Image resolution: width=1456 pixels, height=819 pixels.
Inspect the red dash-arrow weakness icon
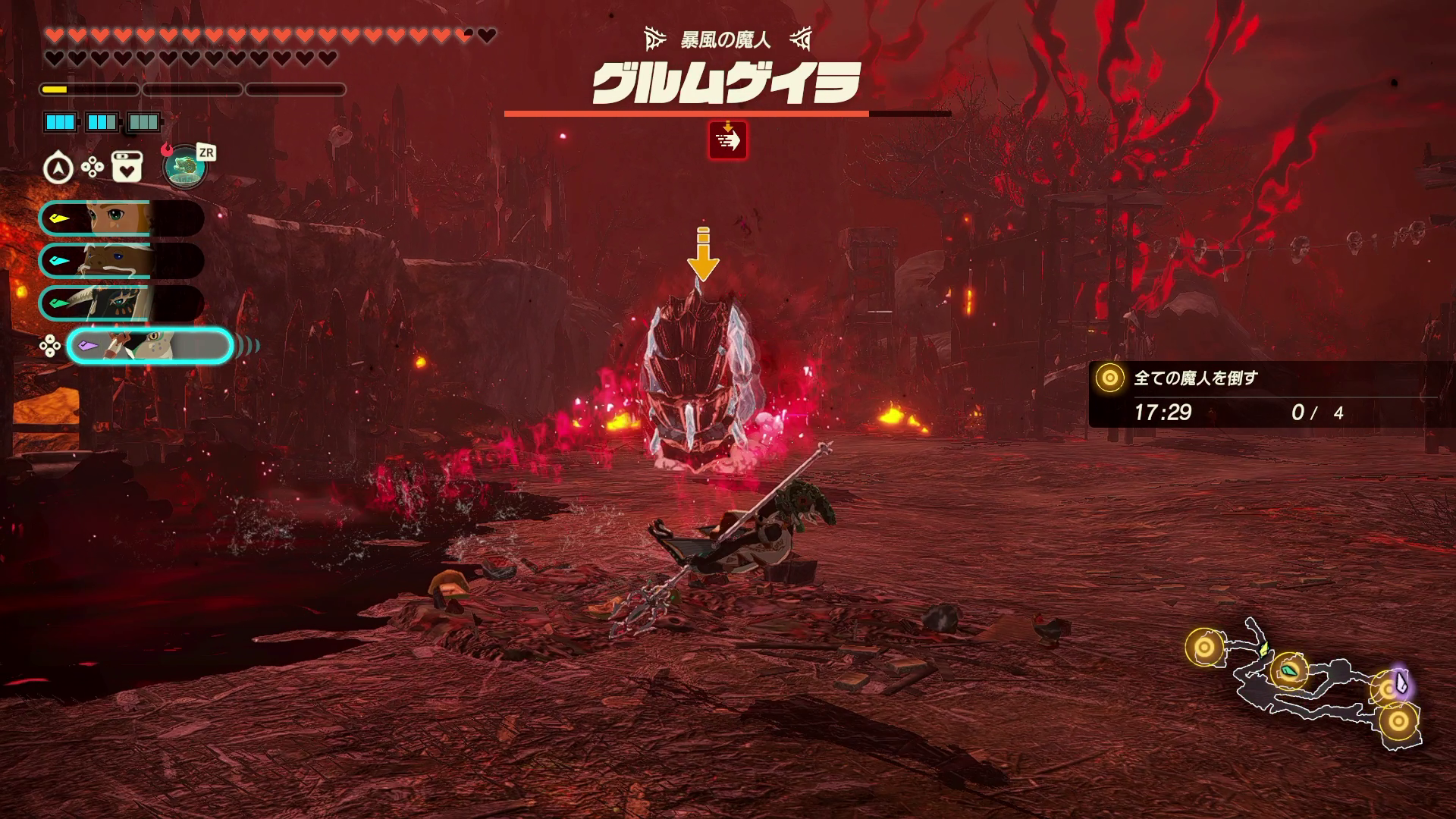pos(727,140)
